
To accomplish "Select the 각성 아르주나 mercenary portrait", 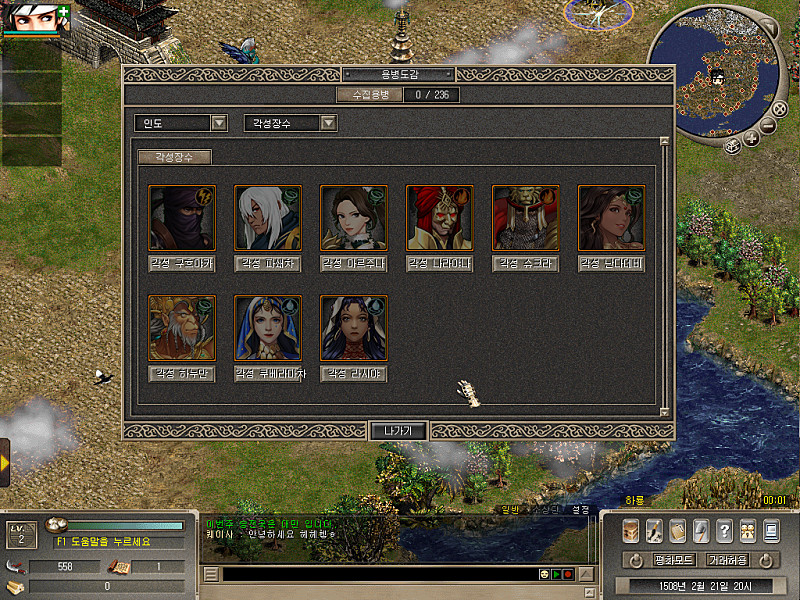I will (354, 218).
